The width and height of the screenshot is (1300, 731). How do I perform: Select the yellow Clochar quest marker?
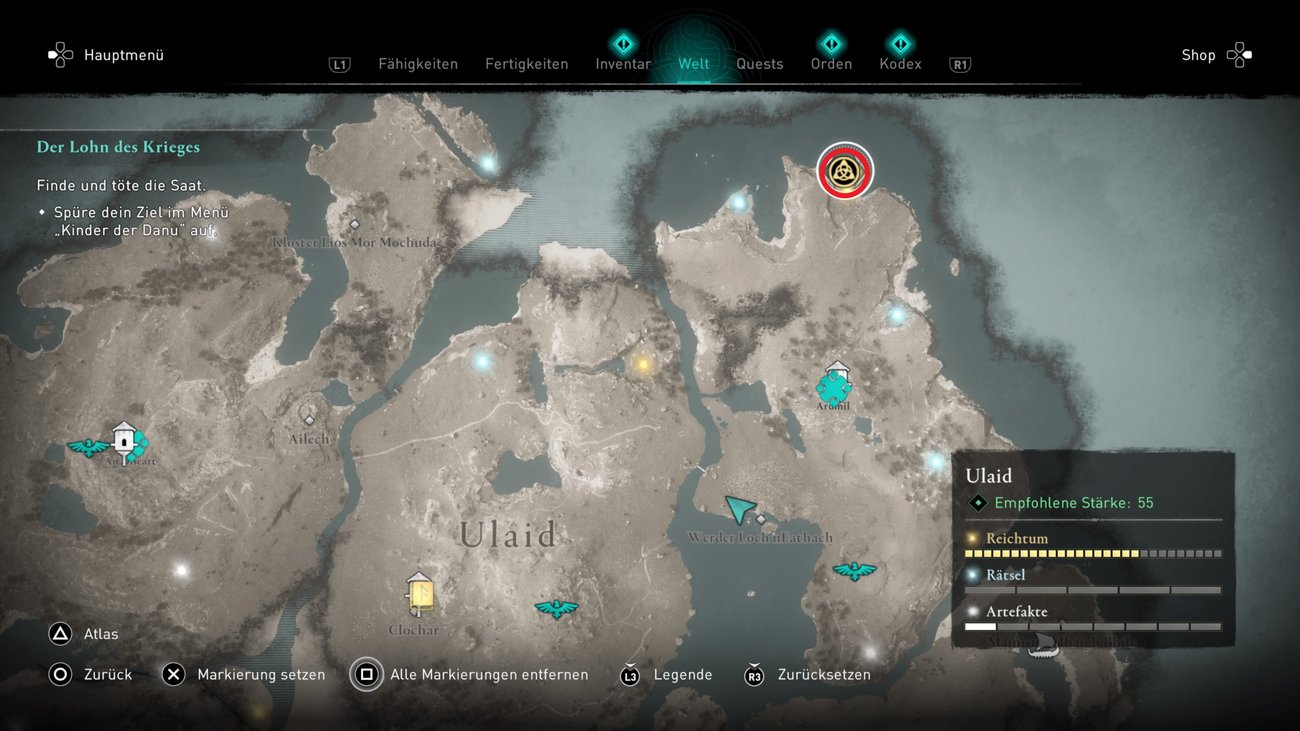click(420, 594)
